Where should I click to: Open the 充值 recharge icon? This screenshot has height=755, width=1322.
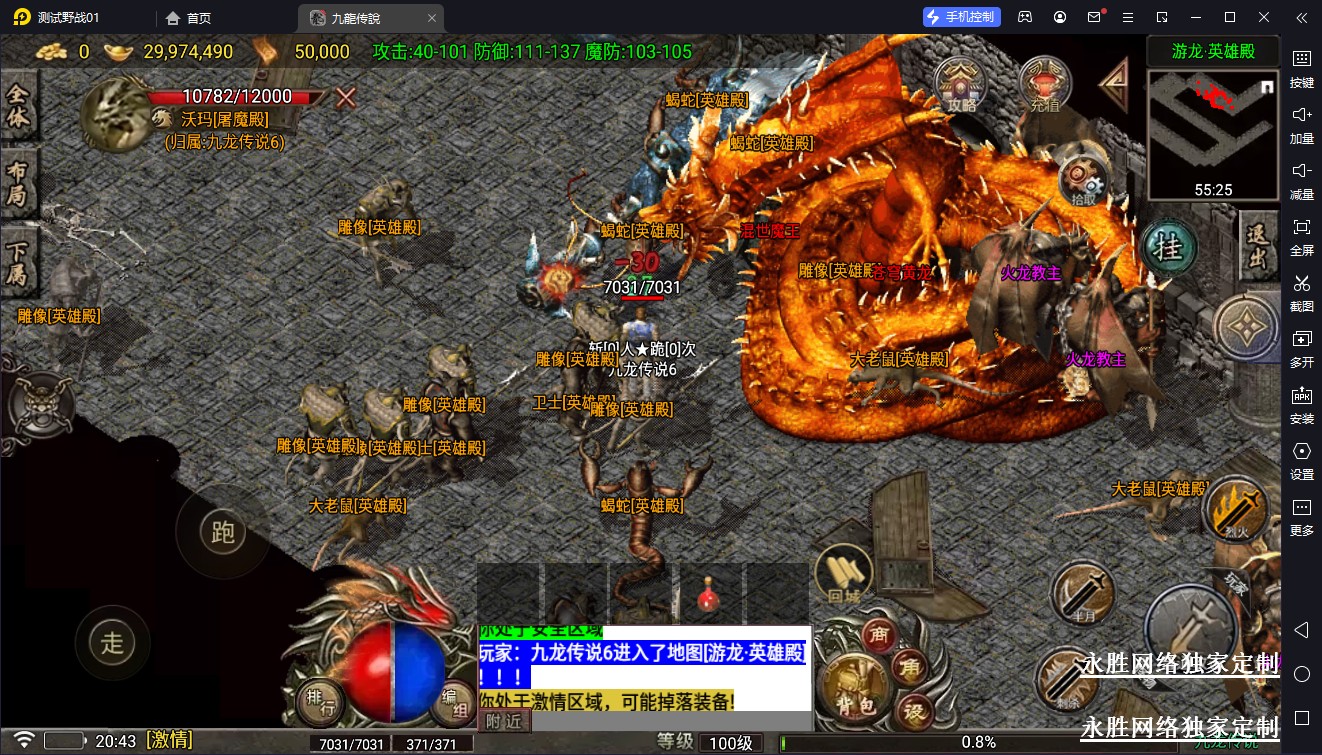pos(1046,85)
